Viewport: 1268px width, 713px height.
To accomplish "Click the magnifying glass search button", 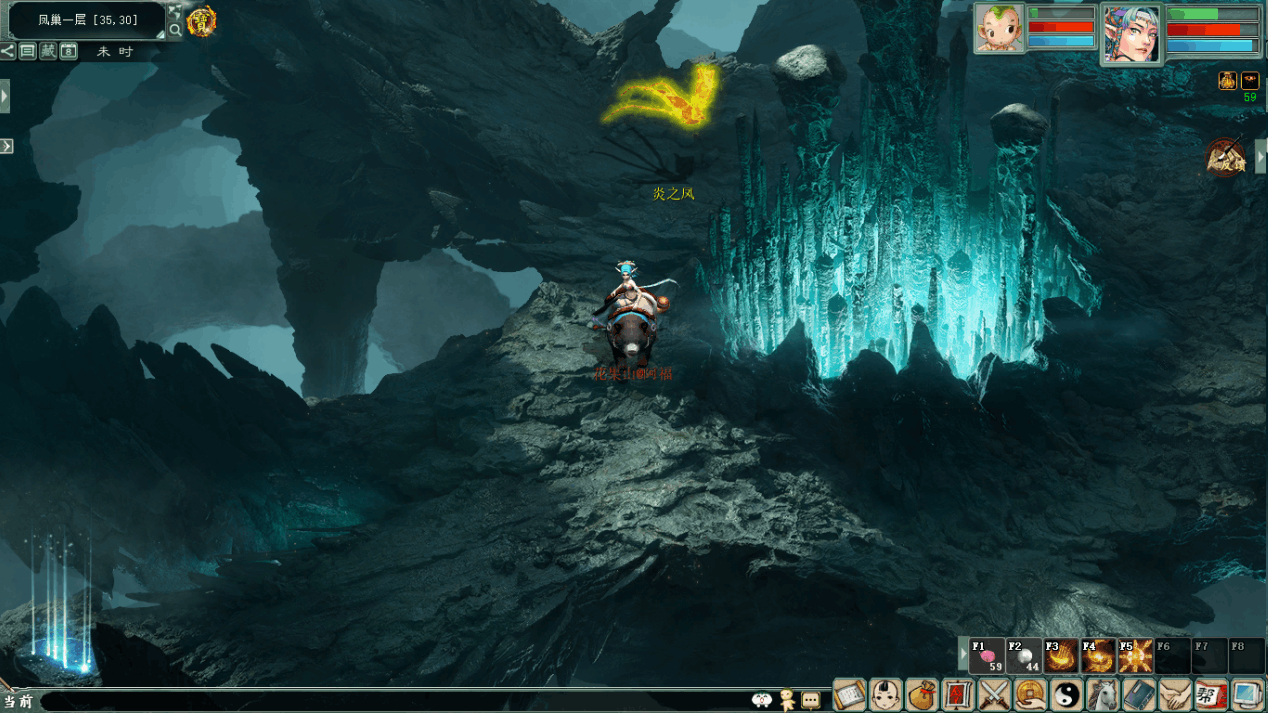I will pos(175,30).
